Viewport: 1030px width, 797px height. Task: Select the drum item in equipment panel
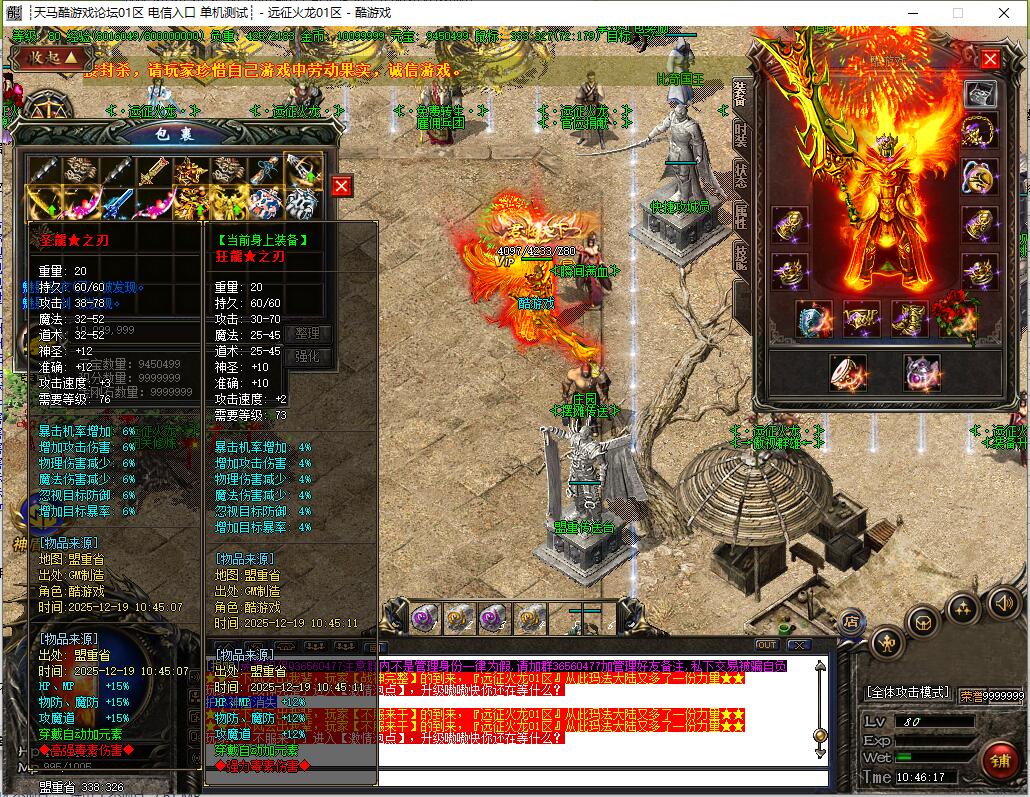tap(848, 372)
